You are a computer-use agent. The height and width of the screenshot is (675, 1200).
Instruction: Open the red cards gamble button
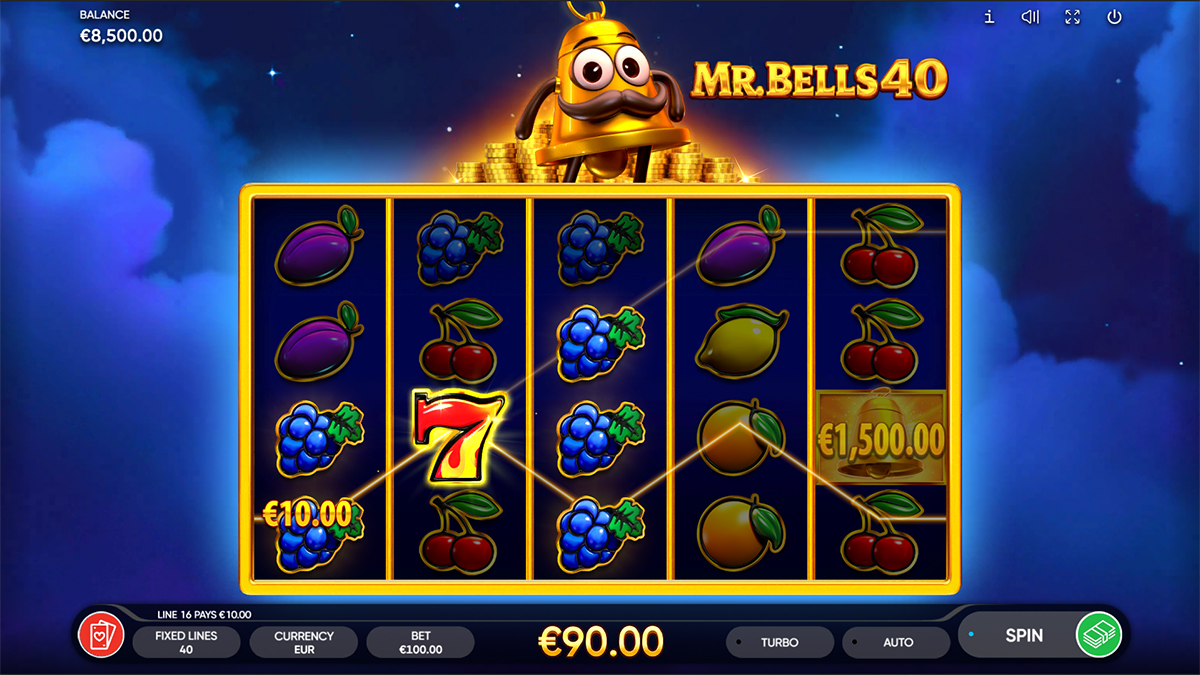click(101, 636)
